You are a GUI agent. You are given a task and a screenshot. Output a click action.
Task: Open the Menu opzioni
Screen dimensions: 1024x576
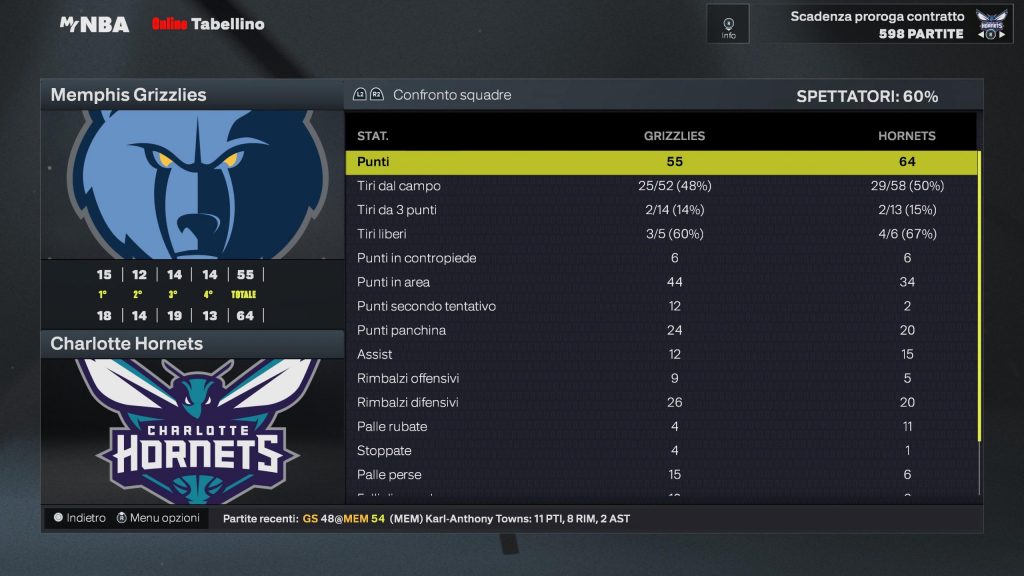(158, 518)
